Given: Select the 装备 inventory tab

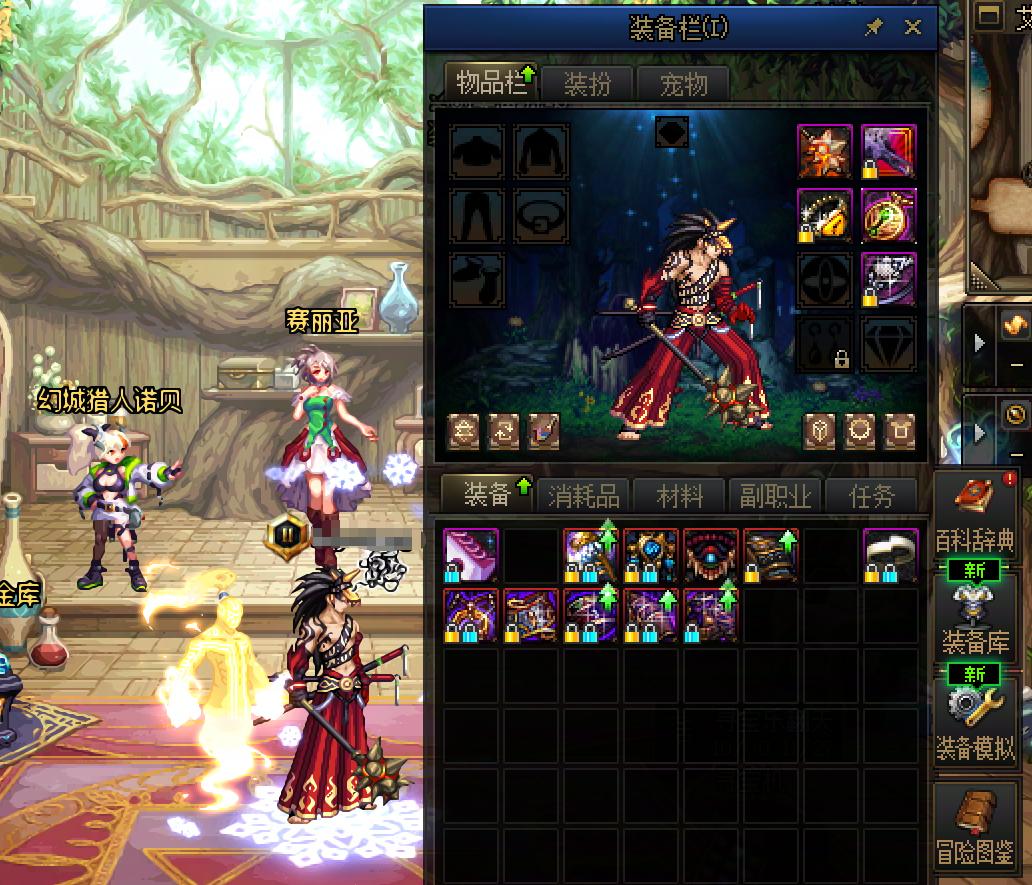Looking at the screenshot, I should pos(488,494).
